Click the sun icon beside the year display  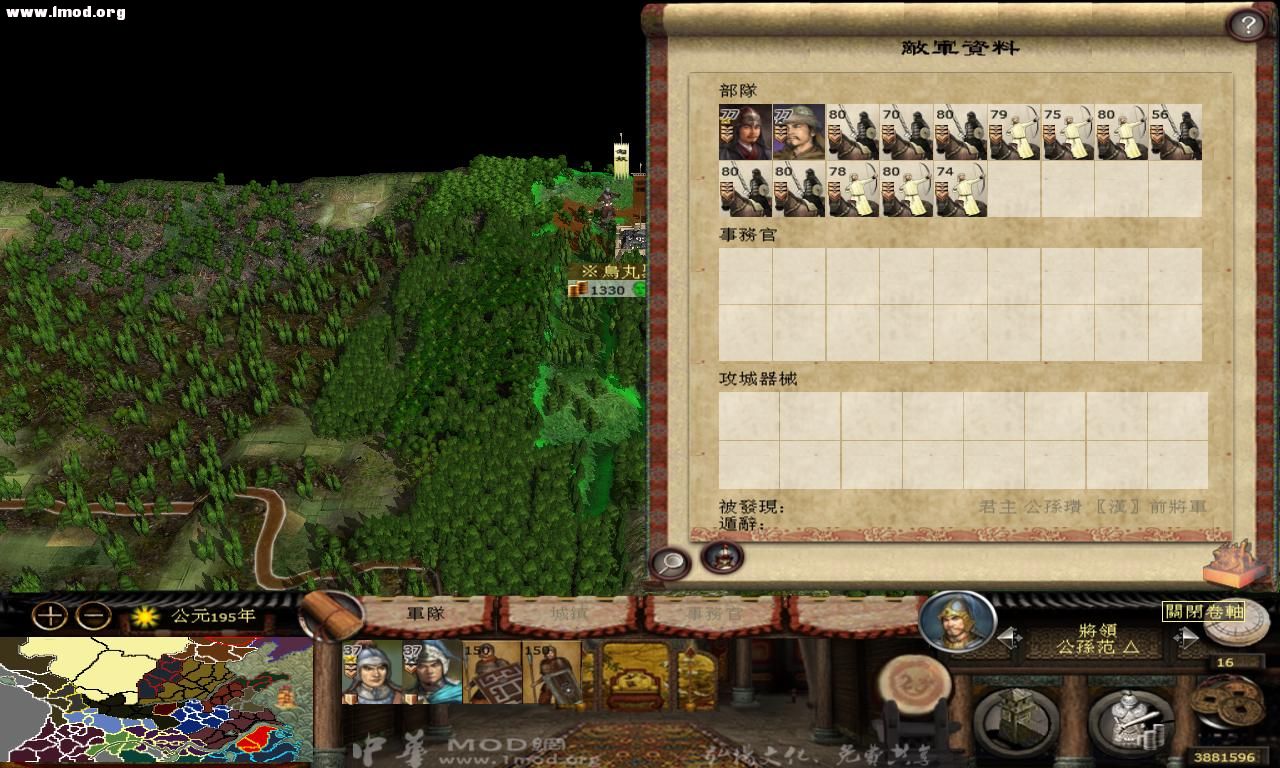pyautogui.click(x=143, y=618)
